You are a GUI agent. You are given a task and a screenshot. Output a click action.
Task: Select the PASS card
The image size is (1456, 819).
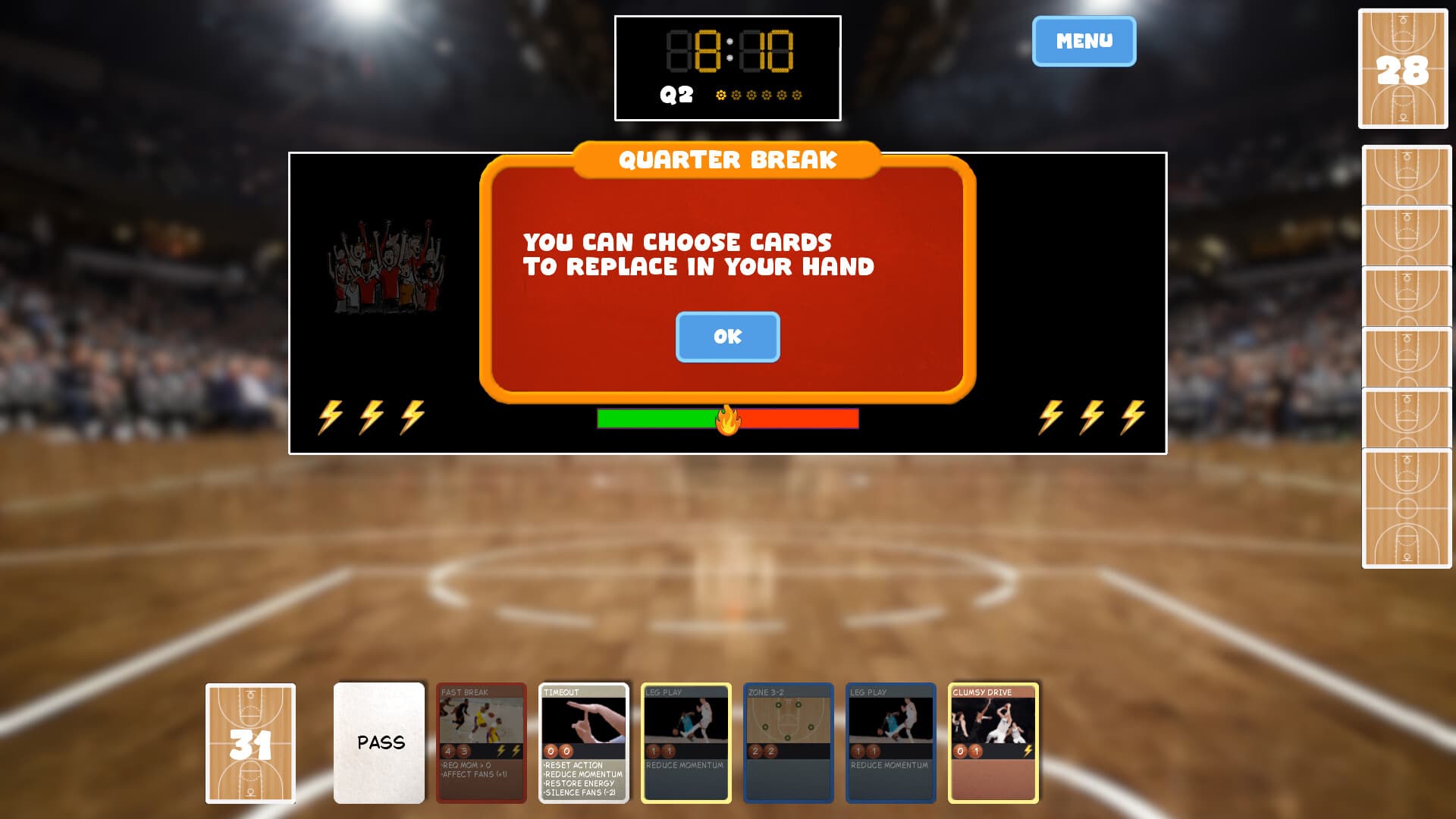(x=378, y=743)
